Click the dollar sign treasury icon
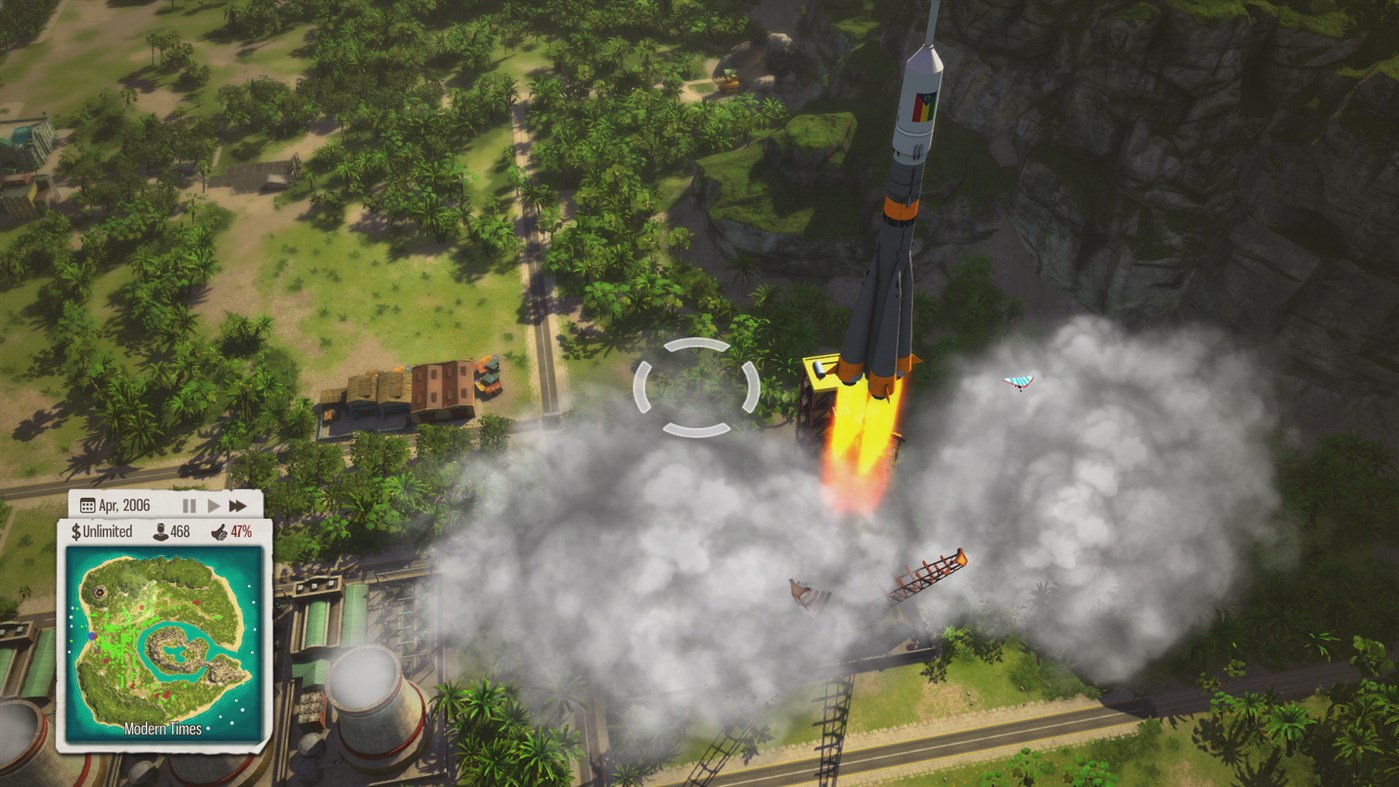This screenshot has width=1399, height=787. click(76, 530)
